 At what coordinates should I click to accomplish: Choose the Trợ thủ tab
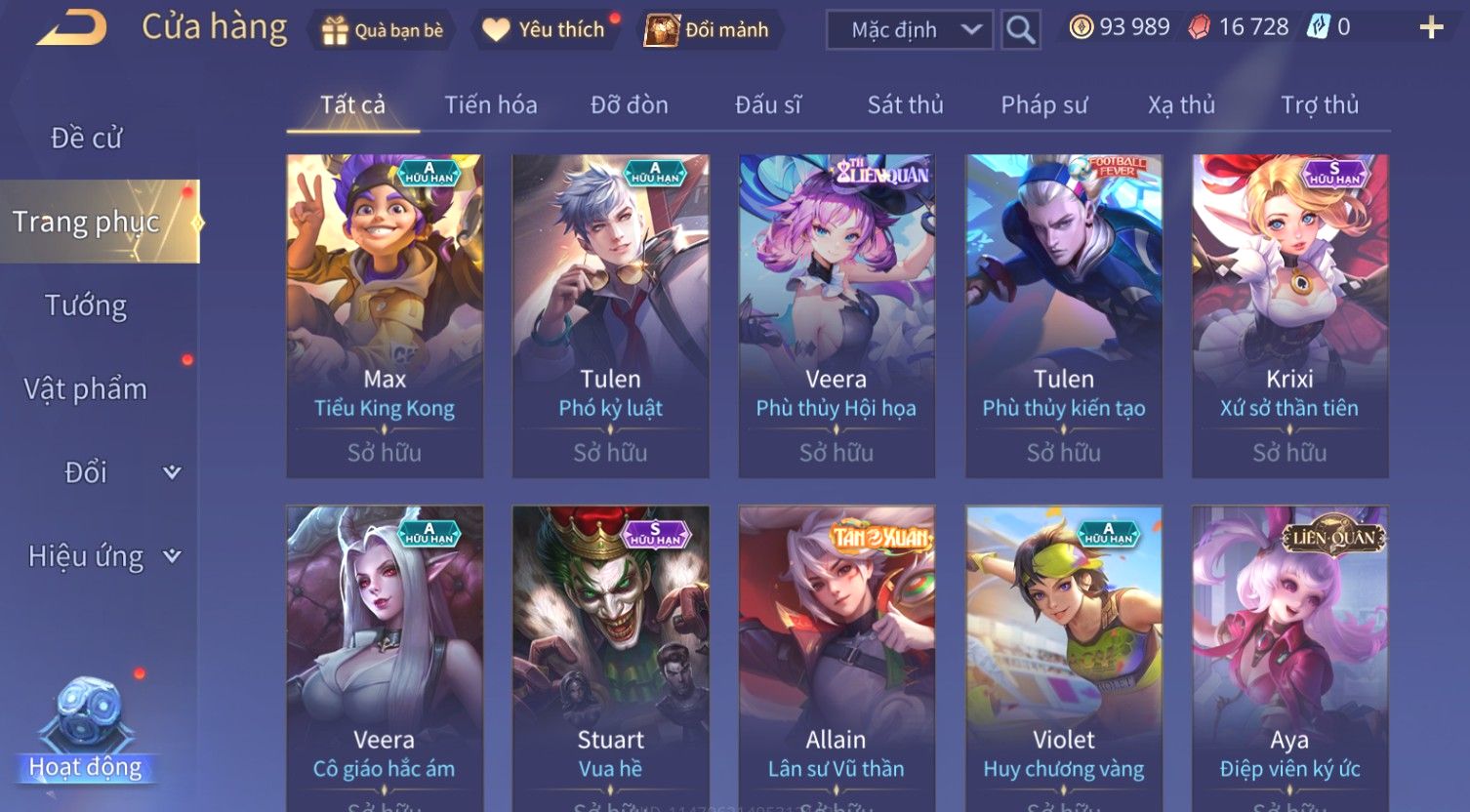1319,105
